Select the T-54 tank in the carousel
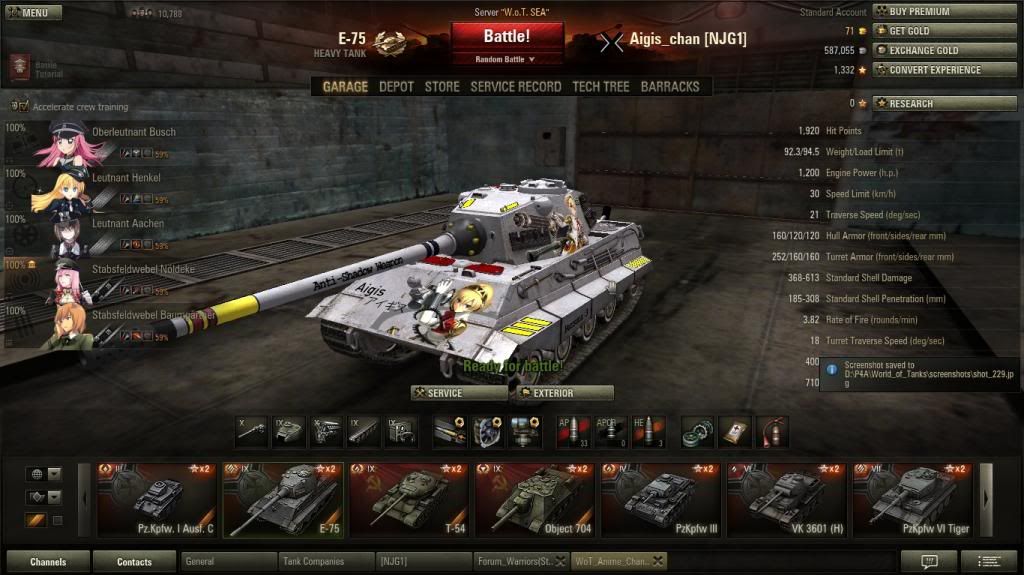Screen dimensions: 1024x575 409,500
